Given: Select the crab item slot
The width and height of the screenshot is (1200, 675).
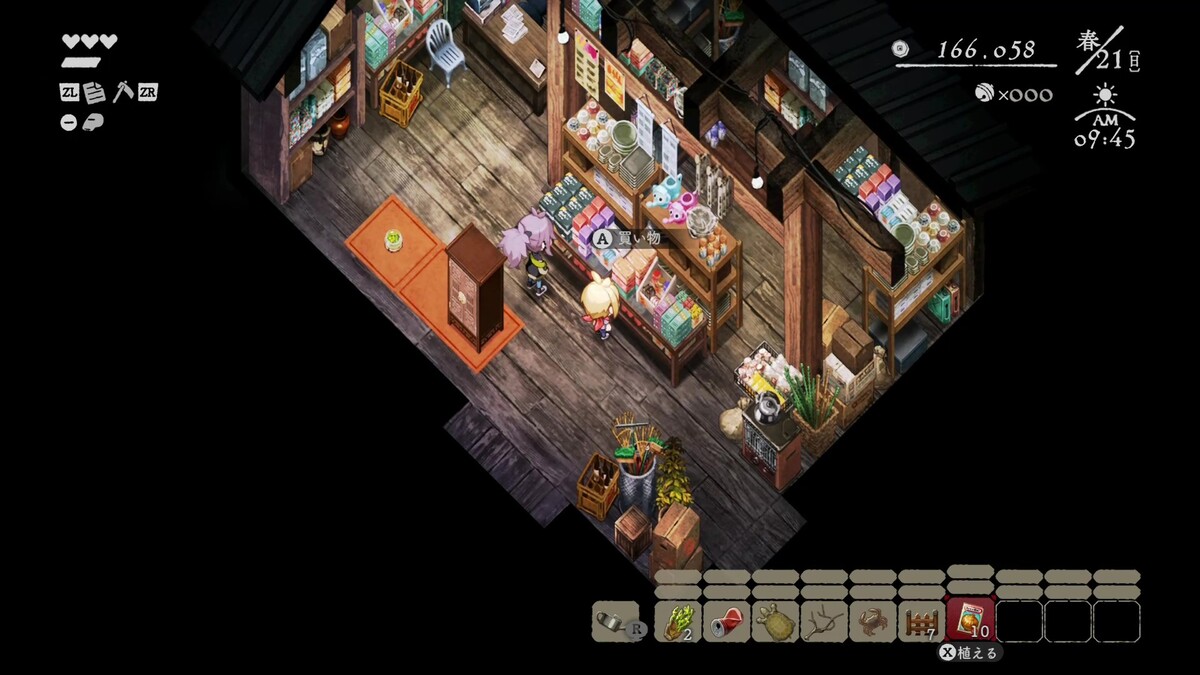Looking at the screenshot, I should 873,621.
